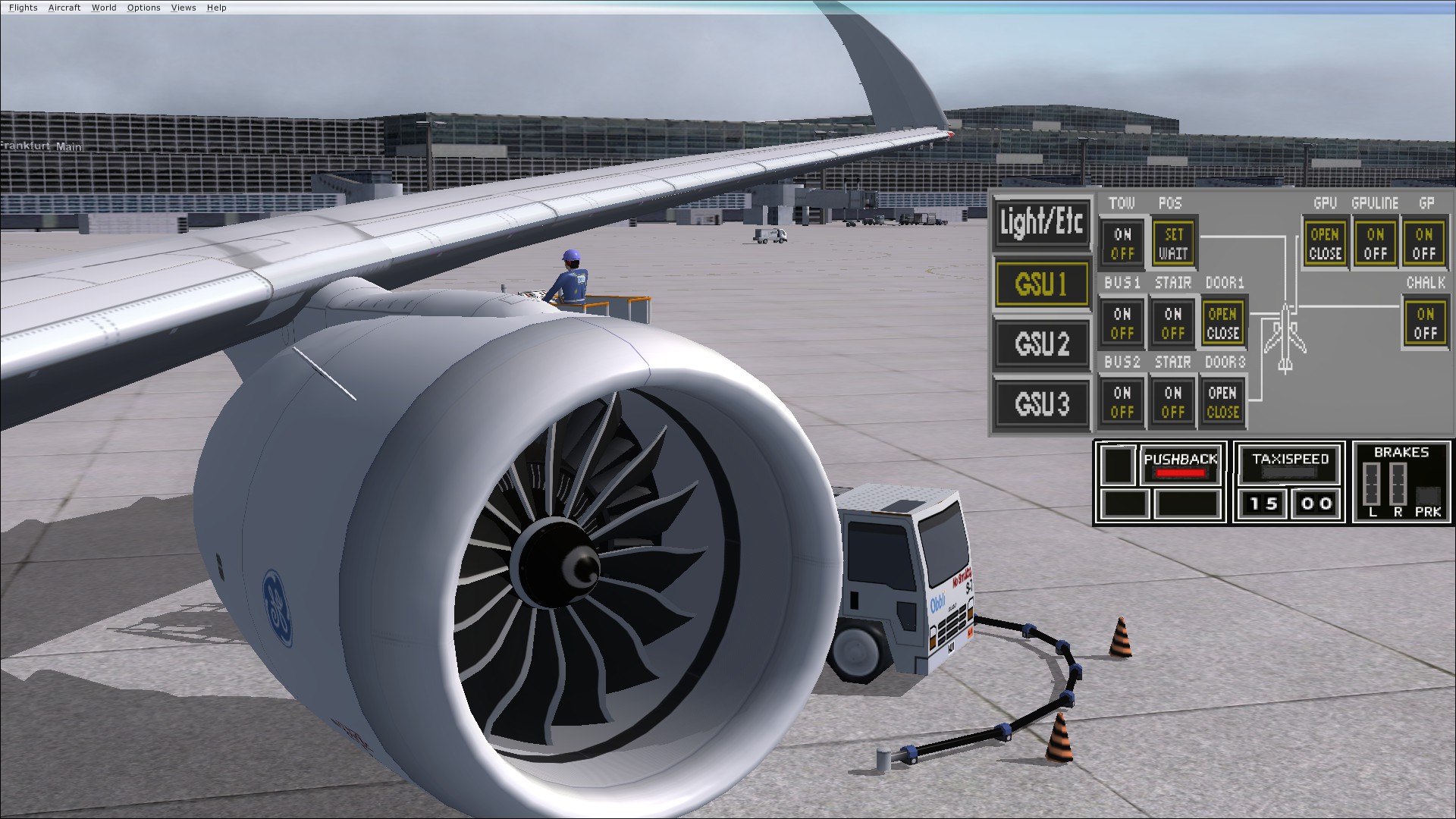
Task: Open the Views menu
Action: click(x=182, y=8)
